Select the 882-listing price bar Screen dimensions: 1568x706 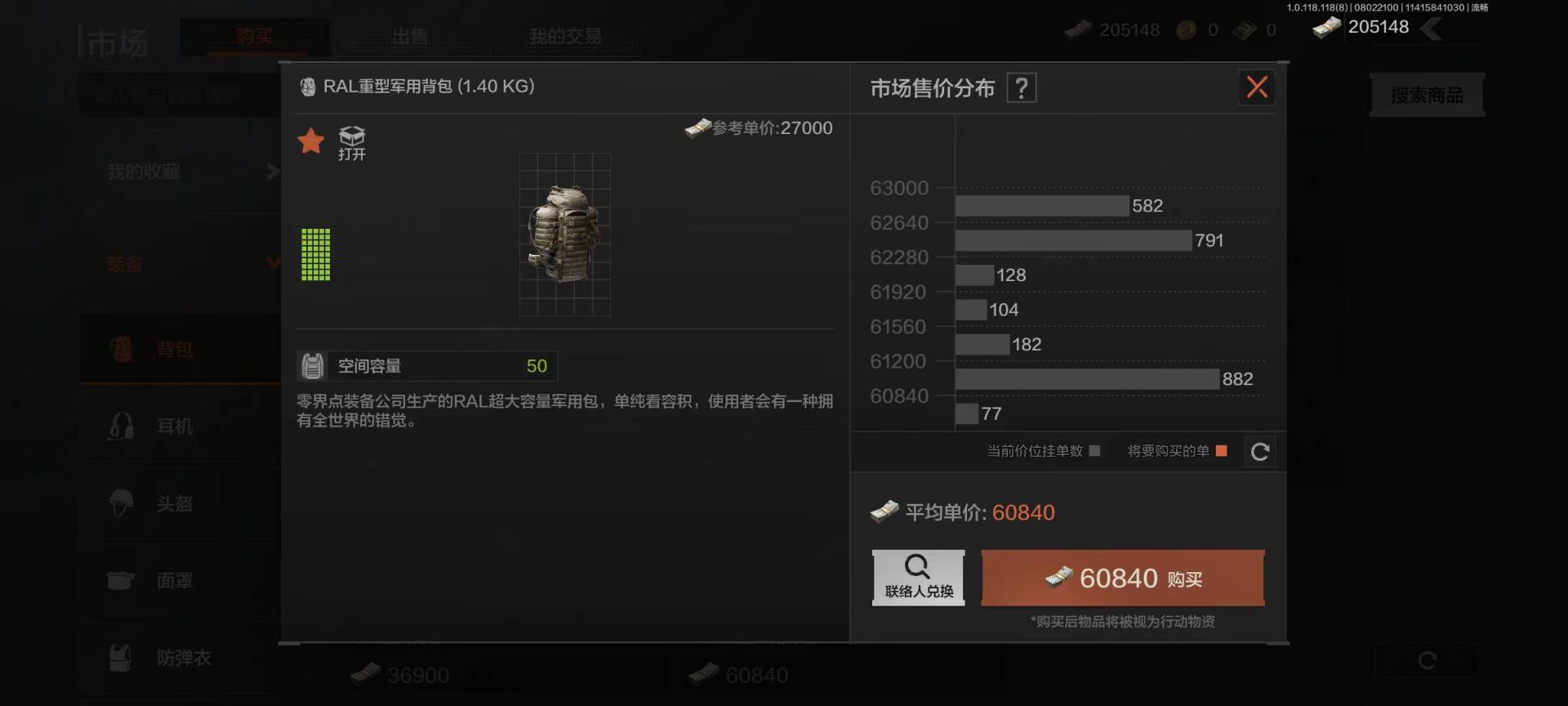(1086, 379)
